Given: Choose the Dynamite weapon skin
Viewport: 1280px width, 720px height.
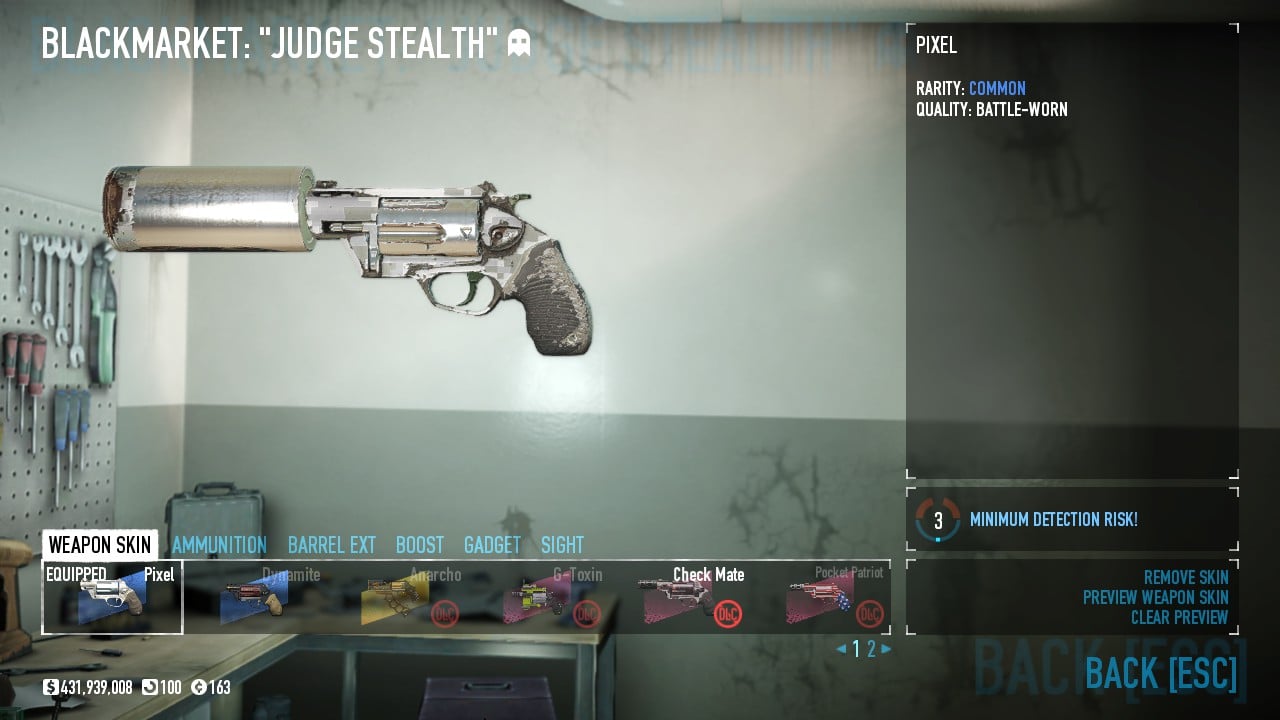Looking at the screenshot, I should click(254, 598).
